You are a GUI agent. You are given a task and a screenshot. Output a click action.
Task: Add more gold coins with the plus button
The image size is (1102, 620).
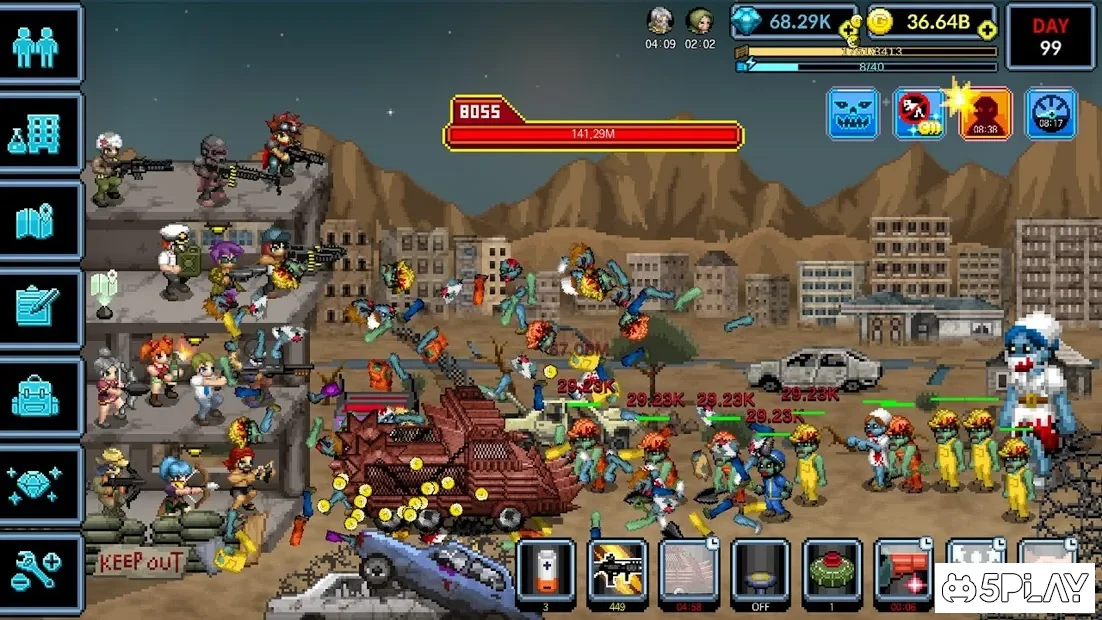coord(987,30)
